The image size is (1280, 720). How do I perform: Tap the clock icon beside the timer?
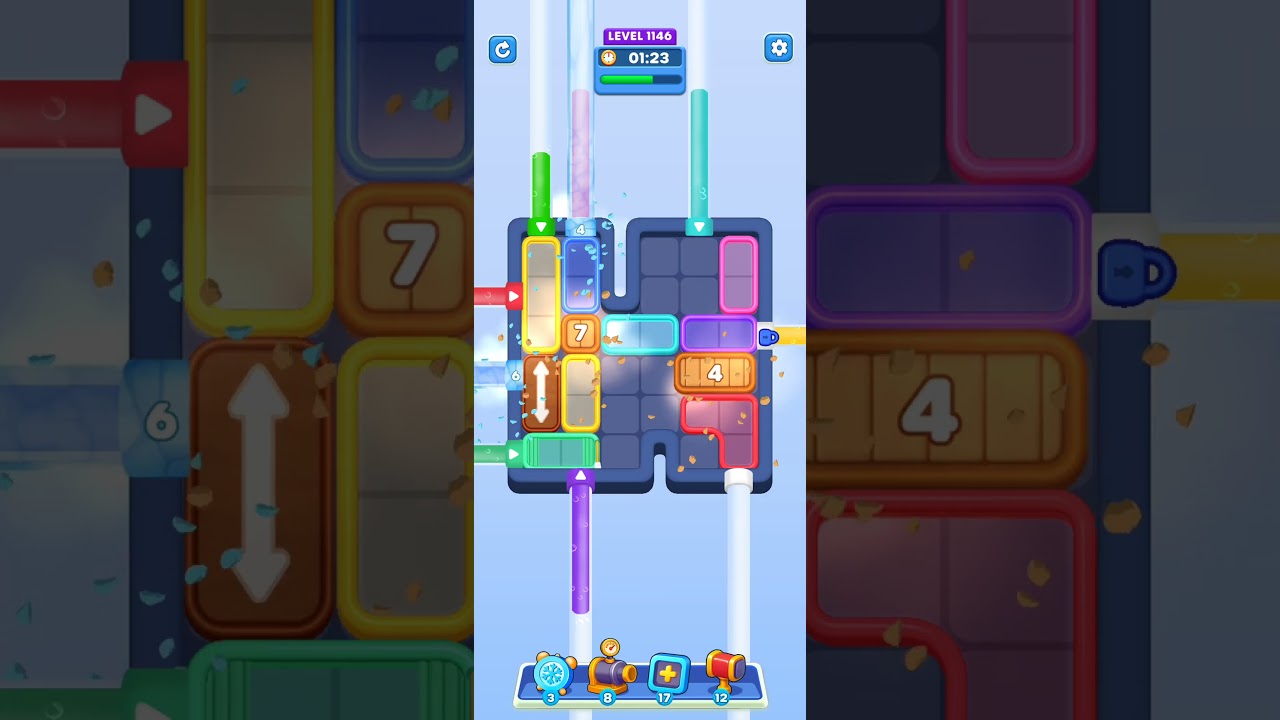point(611,58)
